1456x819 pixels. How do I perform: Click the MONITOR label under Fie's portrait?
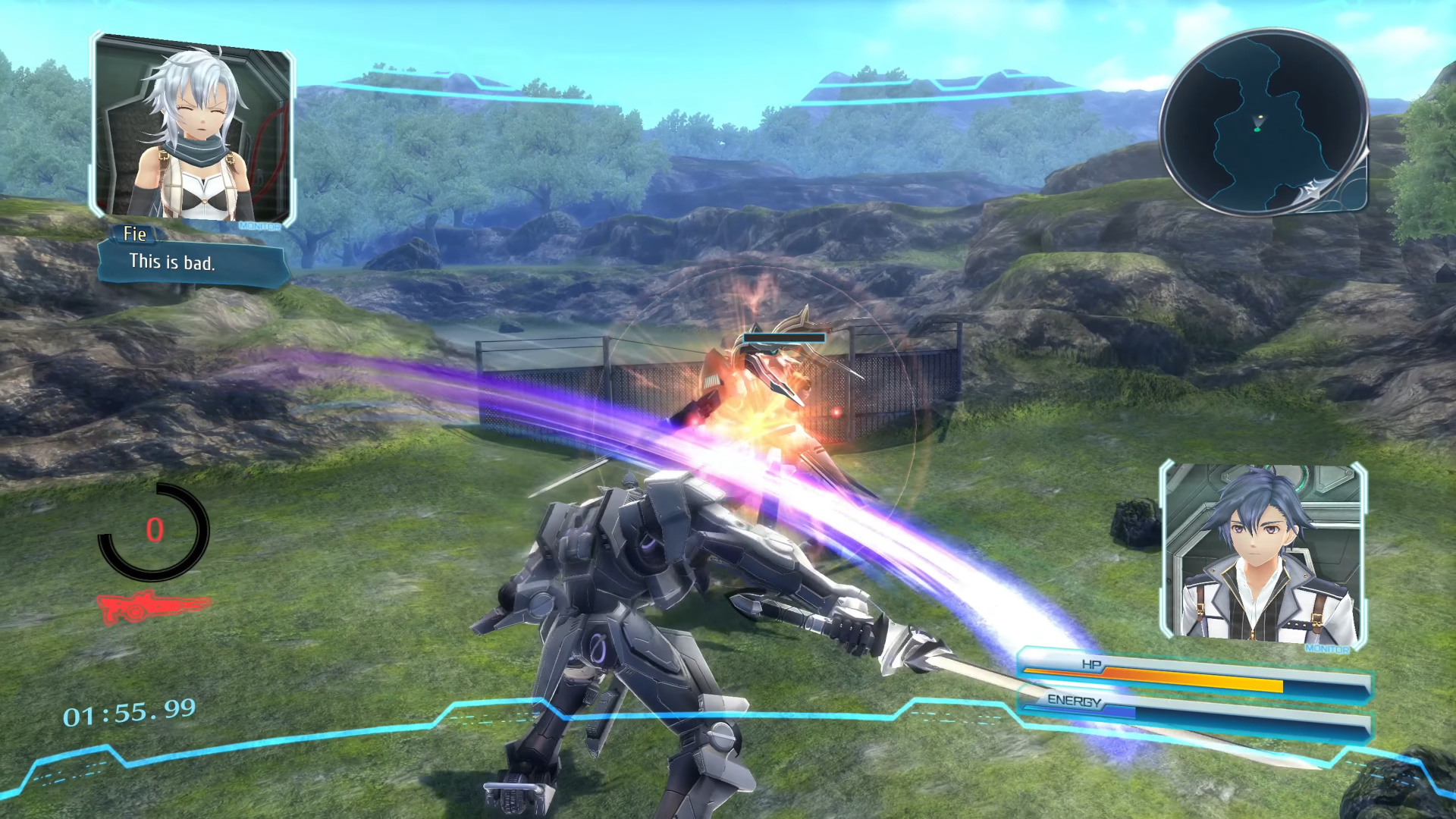tap(260, 225)
